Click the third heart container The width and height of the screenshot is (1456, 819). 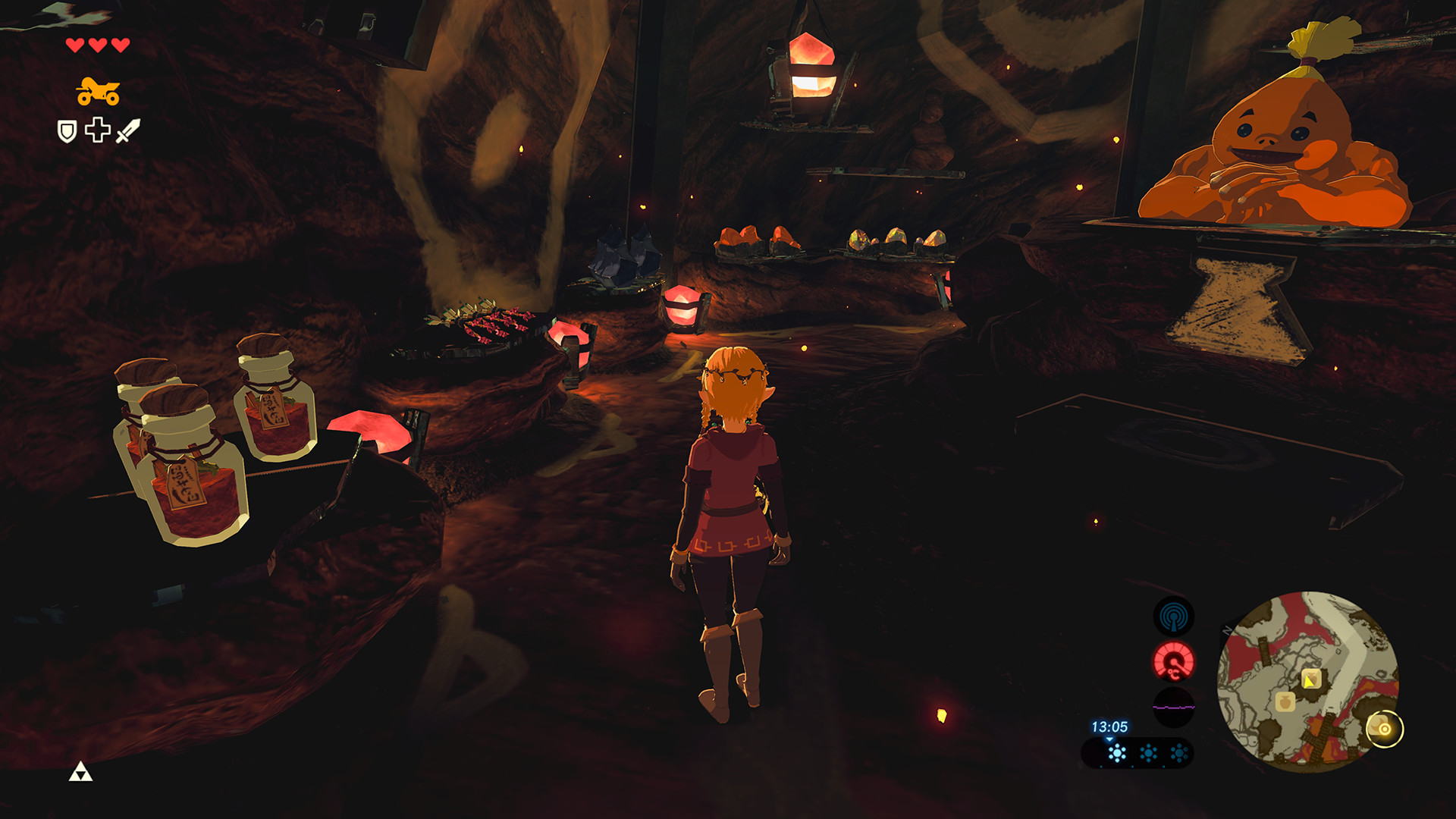[x=120, y=45]
